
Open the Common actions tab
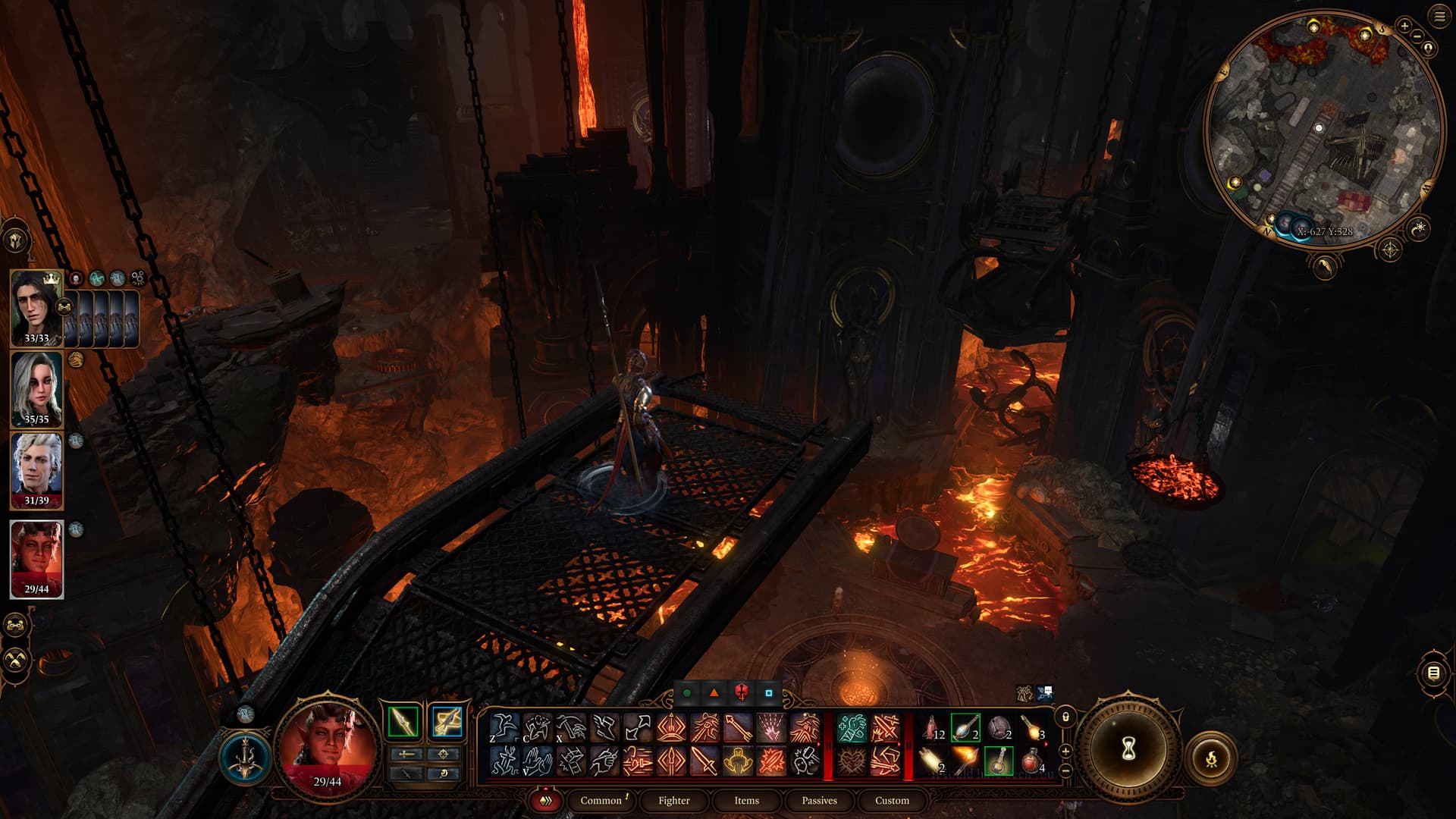pyautogui.click(x=601, y=800)
